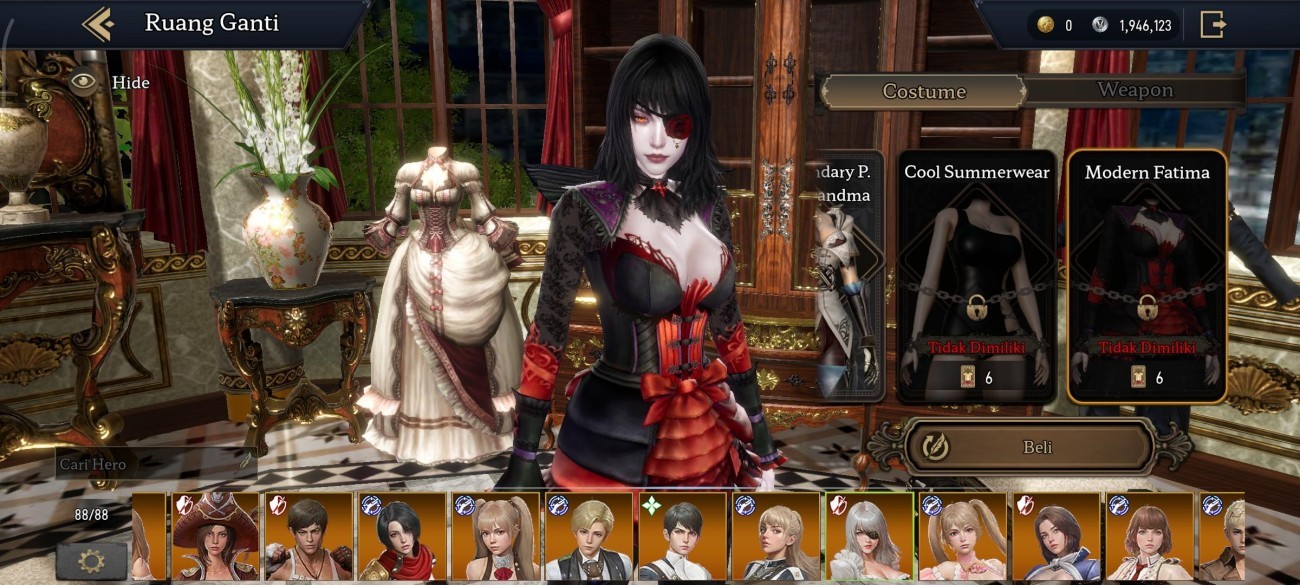Select the Modern Fatima costume card
Viewport: 1300px width, 585px height.
tap(1146, 277)
